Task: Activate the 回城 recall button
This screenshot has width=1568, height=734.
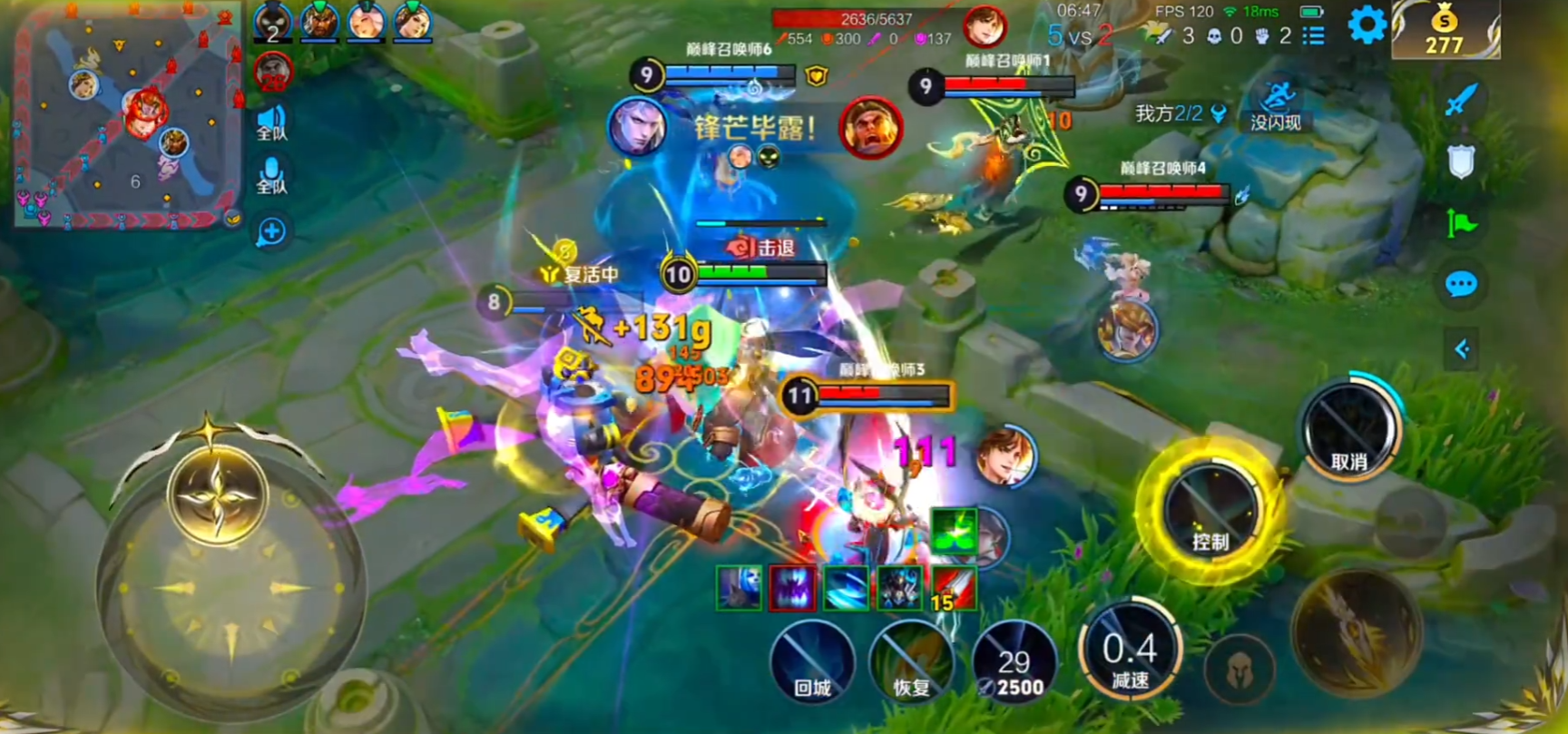Action: (812, 662)
